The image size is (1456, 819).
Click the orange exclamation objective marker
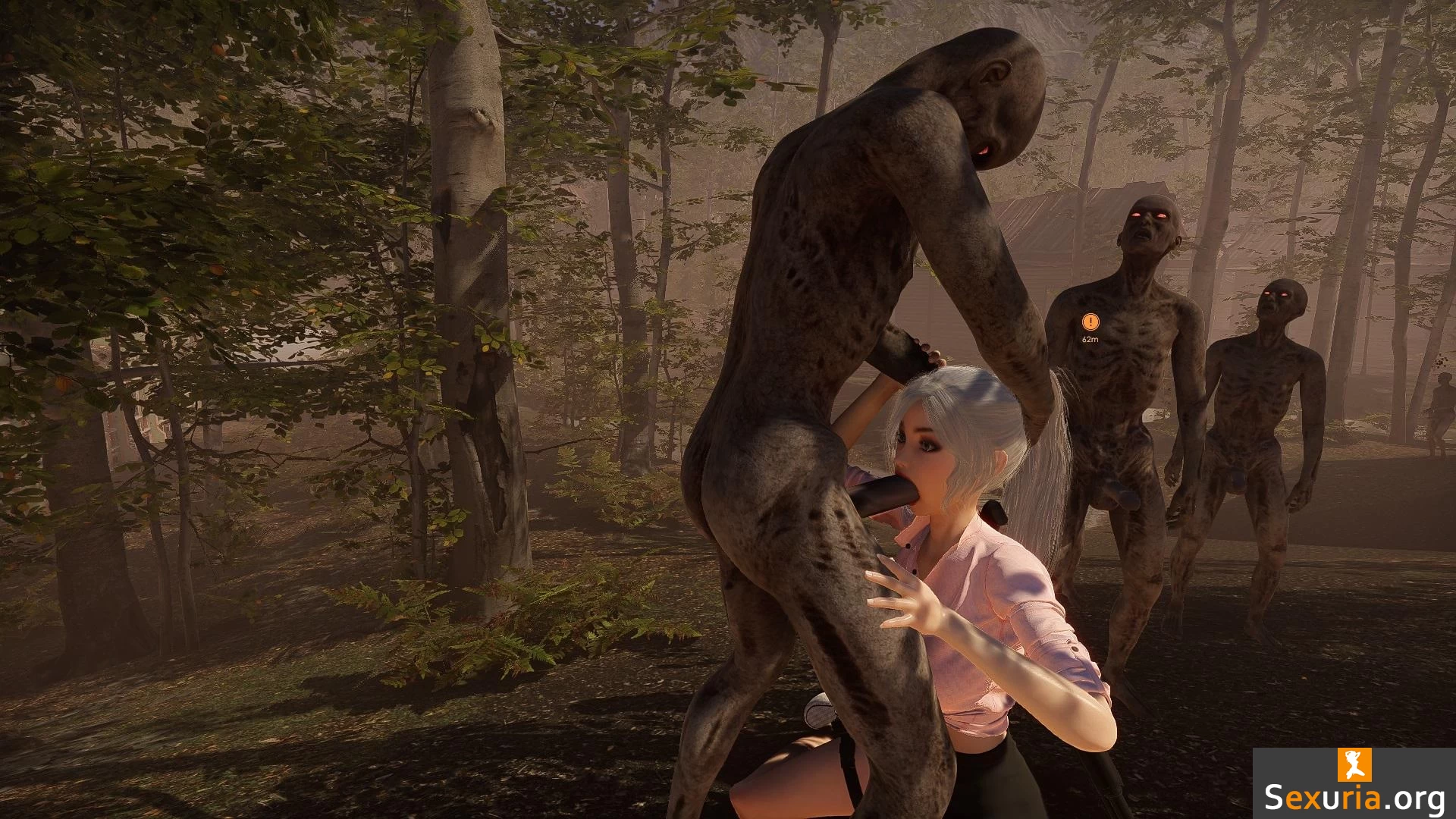[1090, 322]
